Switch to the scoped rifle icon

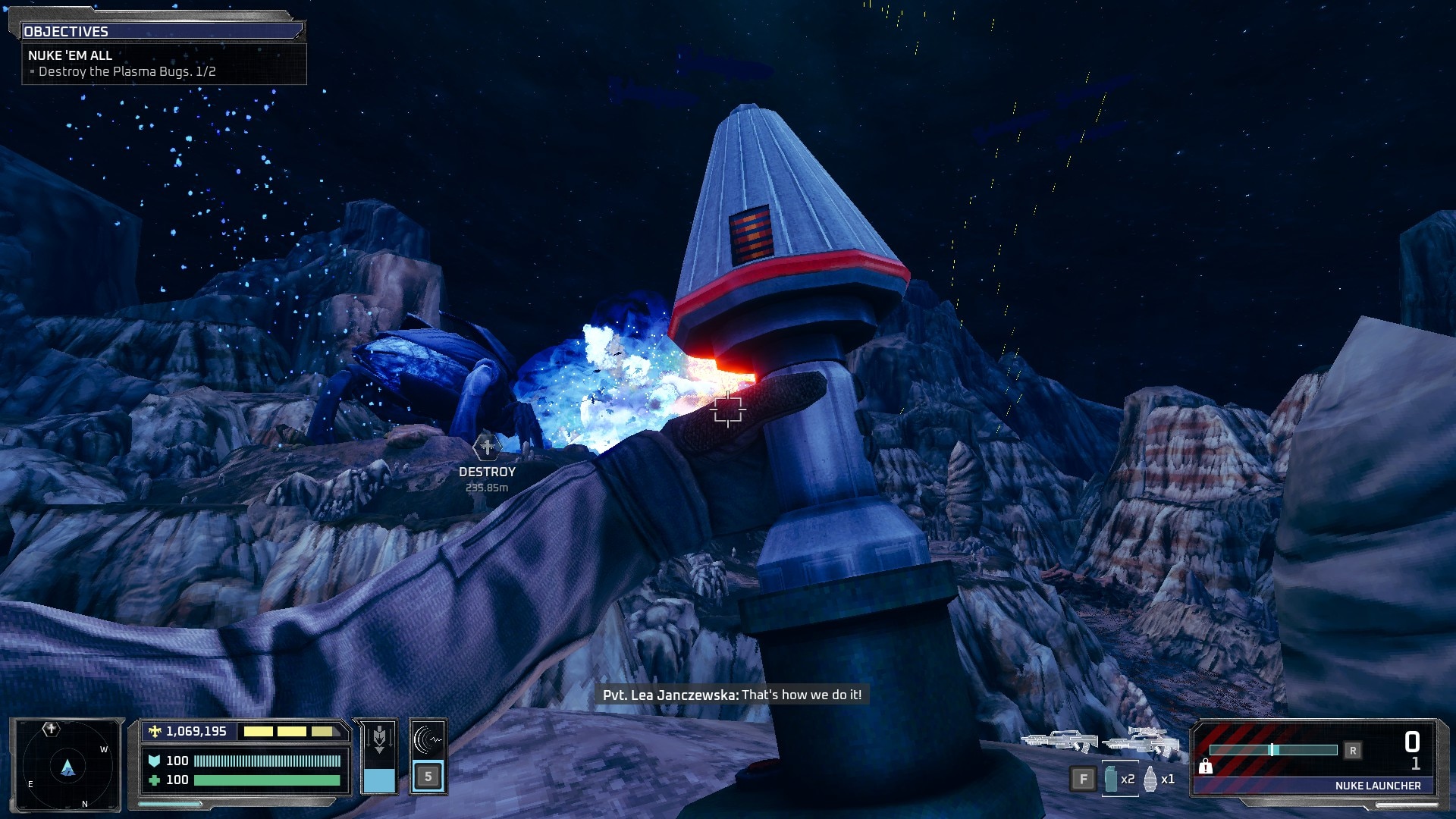point(1141,740)
